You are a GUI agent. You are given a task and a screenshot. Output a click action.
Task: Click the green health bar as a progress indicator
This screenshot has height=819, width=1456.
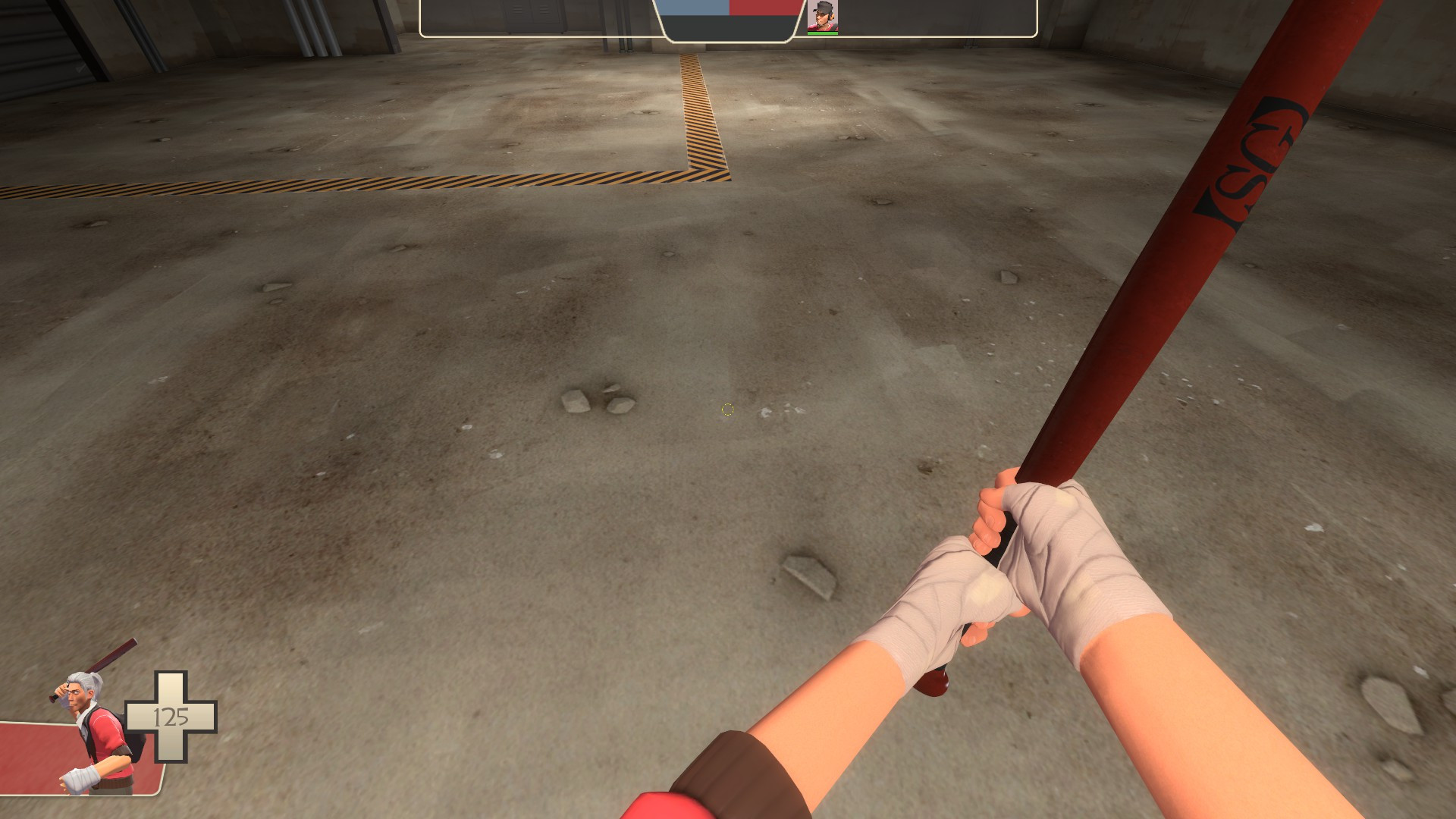coord(824,35)
